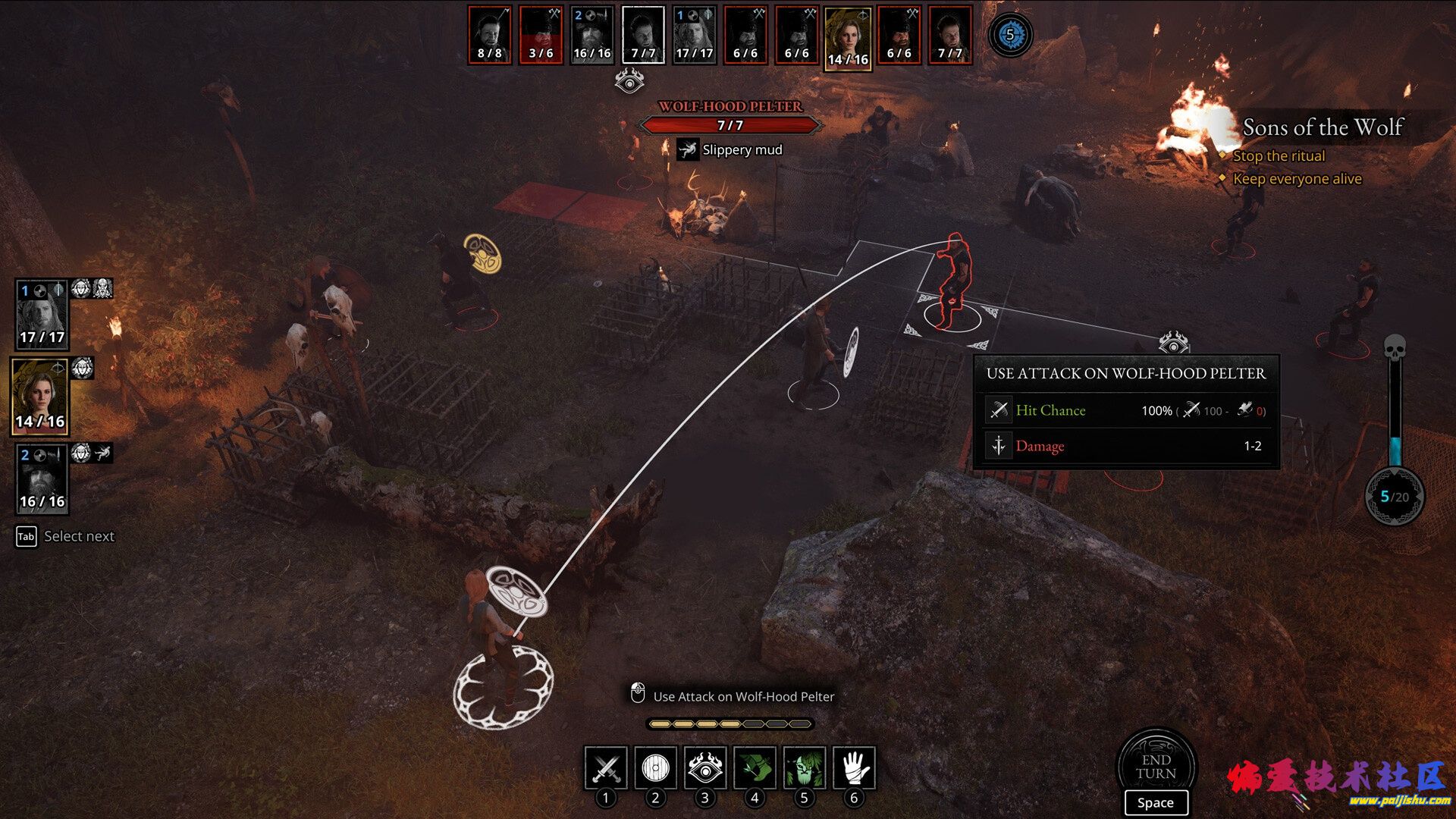Viewport: 1456px width, 819px height.
Task: Activate the round shield ability
Action: (655, 767)
